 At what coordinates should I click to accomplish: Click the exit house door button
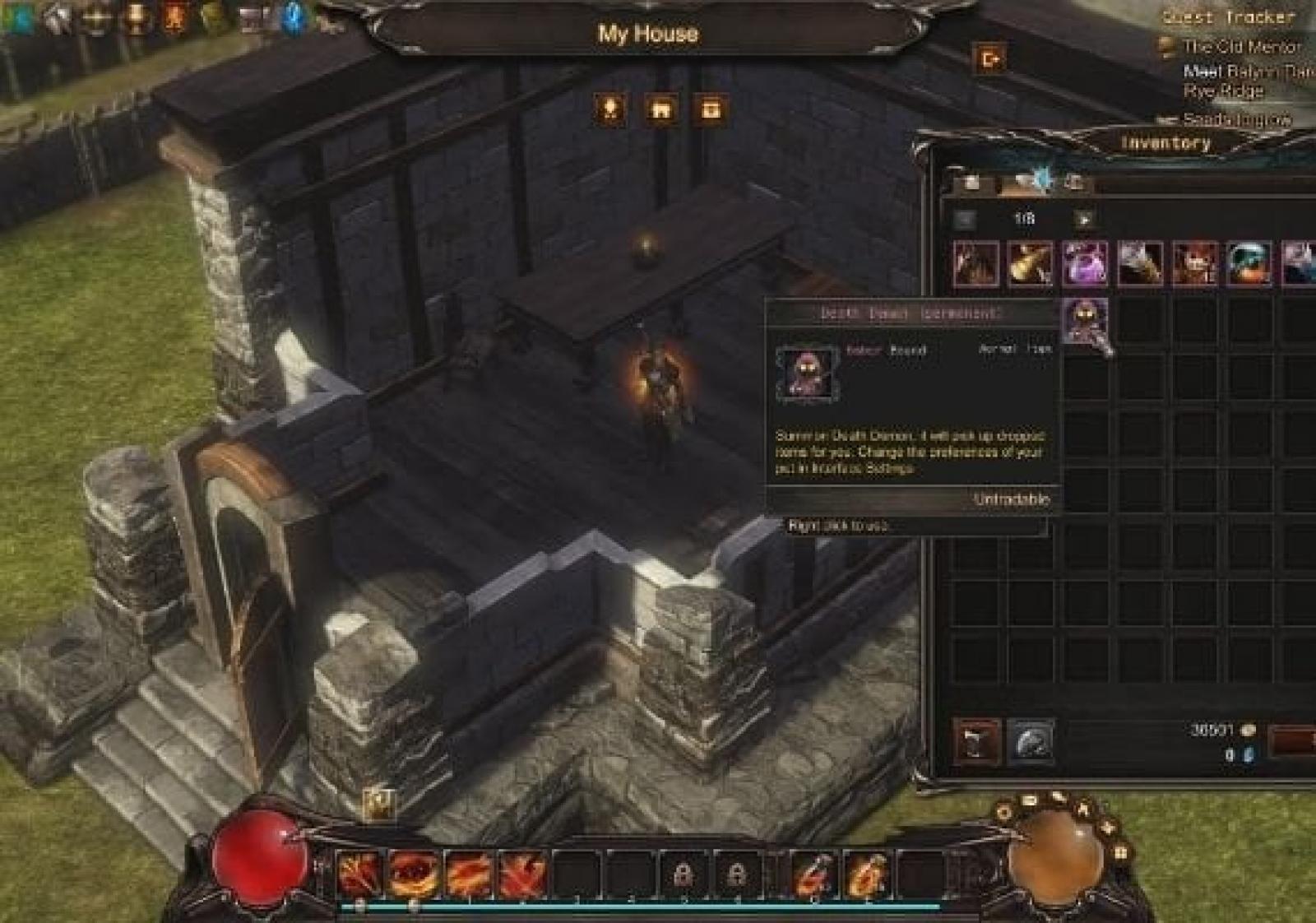(x=989, y=59)
